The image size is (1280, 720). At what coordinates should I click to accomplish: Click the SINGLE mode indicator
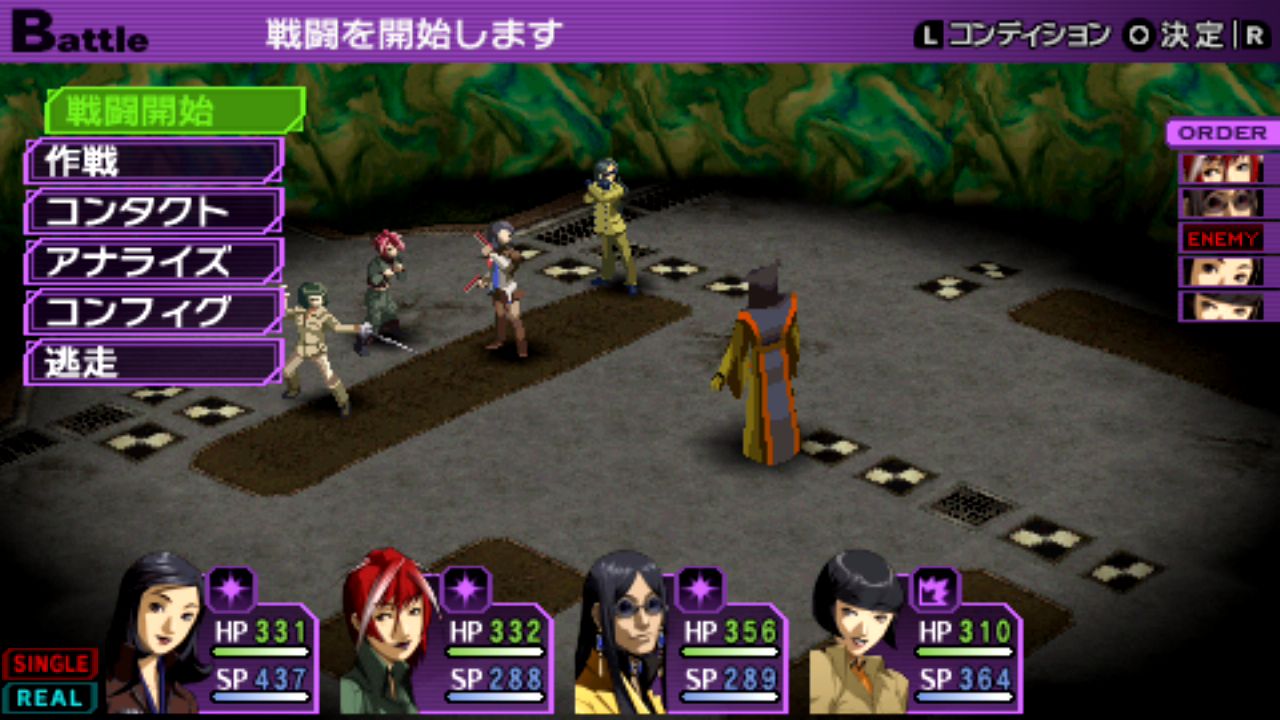[50, 664]
